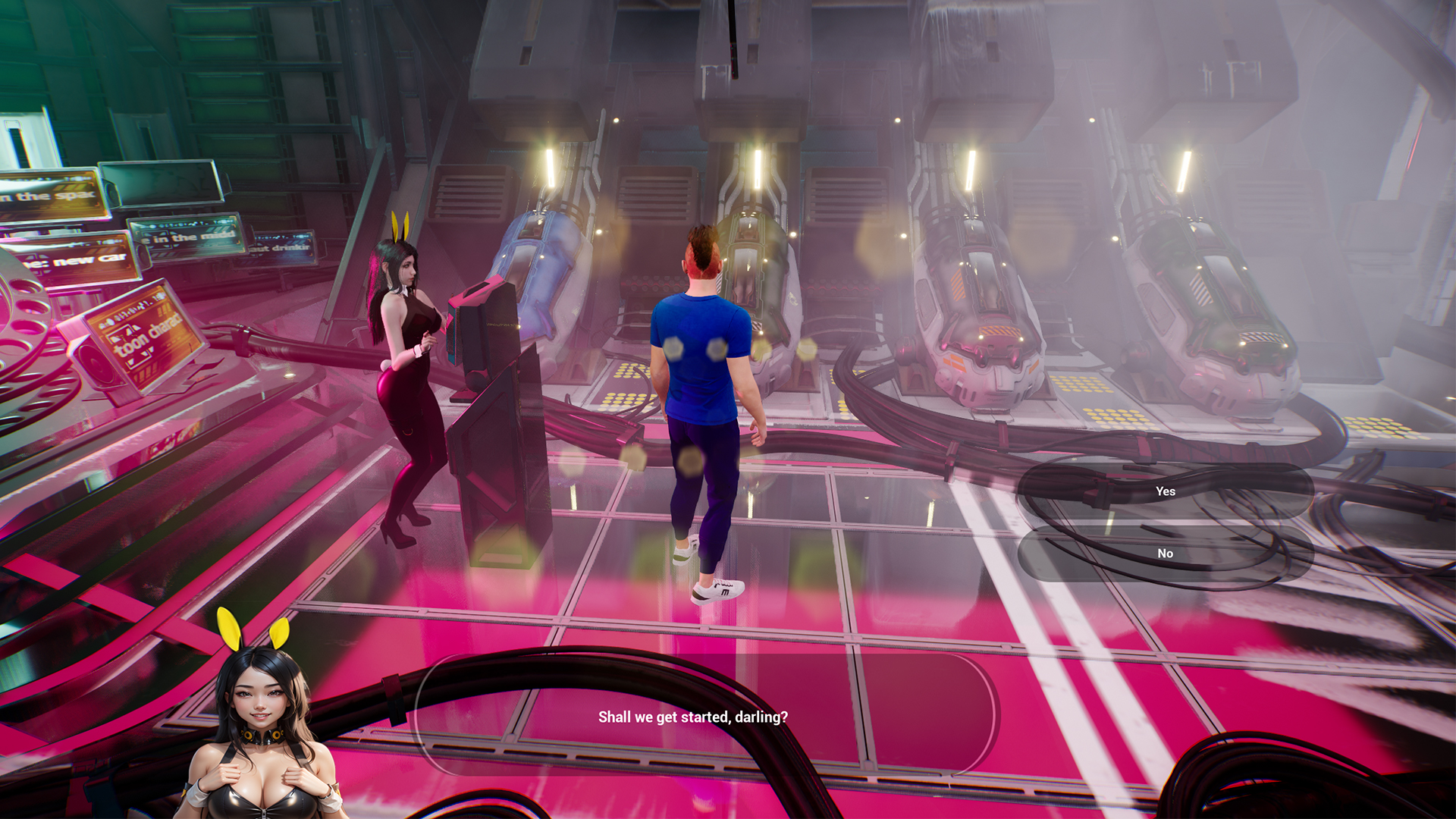Choose the Yes dialogue option
The height and width of the screenshot is (819, 1456).
click(x=1165, y=491)
